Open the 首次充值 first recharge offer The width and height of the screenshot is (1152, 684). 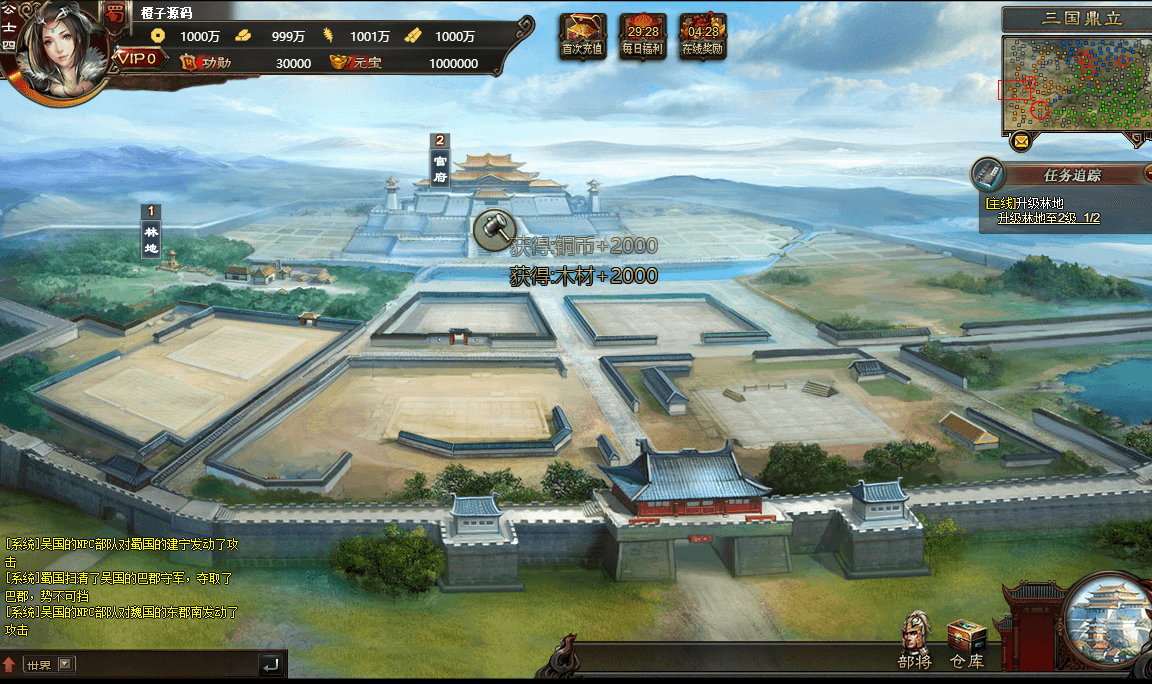[582, 35]
